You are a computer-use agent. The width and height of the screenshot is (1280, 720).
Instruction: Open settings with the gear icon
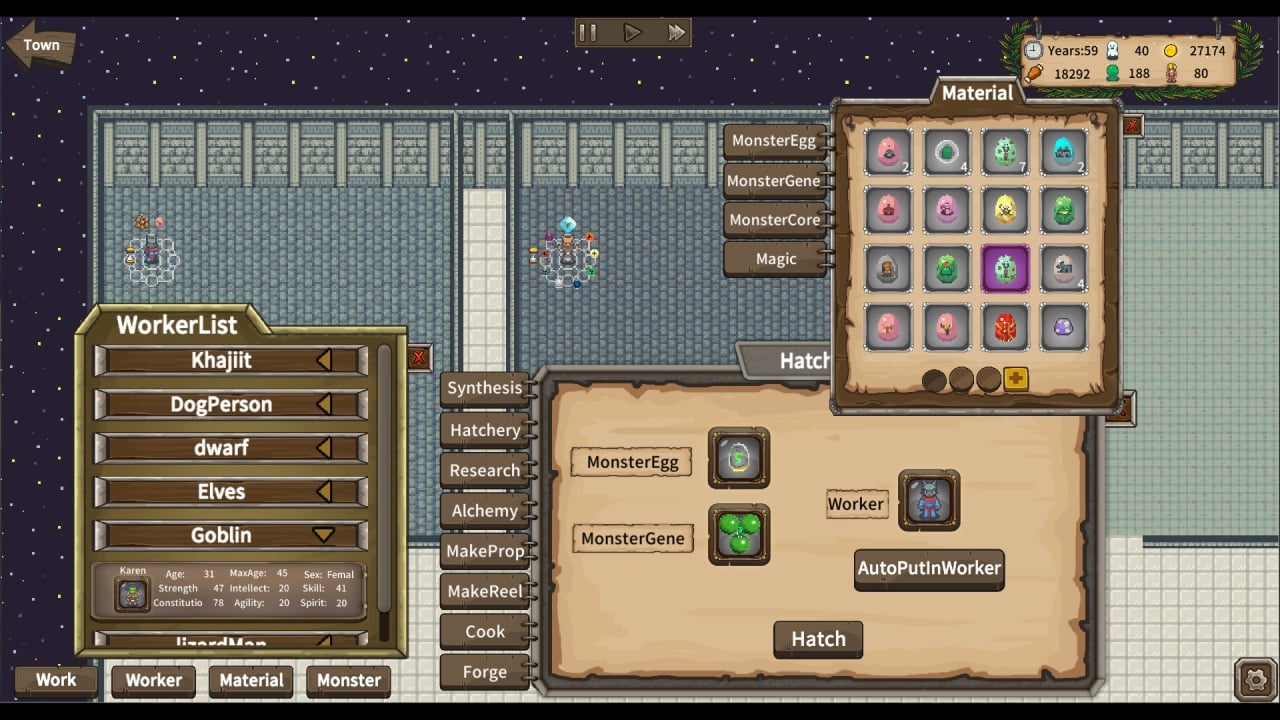pos(1255,680)
